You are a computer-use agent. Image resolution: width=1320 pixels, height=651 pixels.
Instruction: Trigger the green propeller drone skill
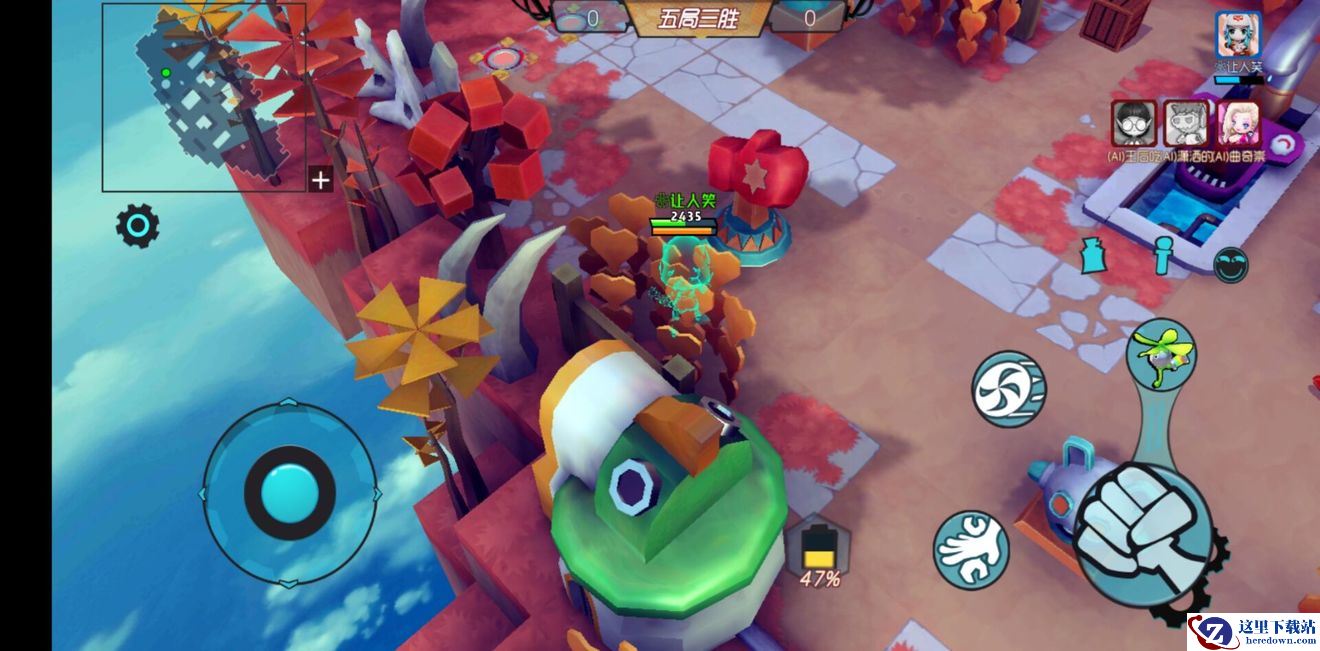pos(1162,354)
